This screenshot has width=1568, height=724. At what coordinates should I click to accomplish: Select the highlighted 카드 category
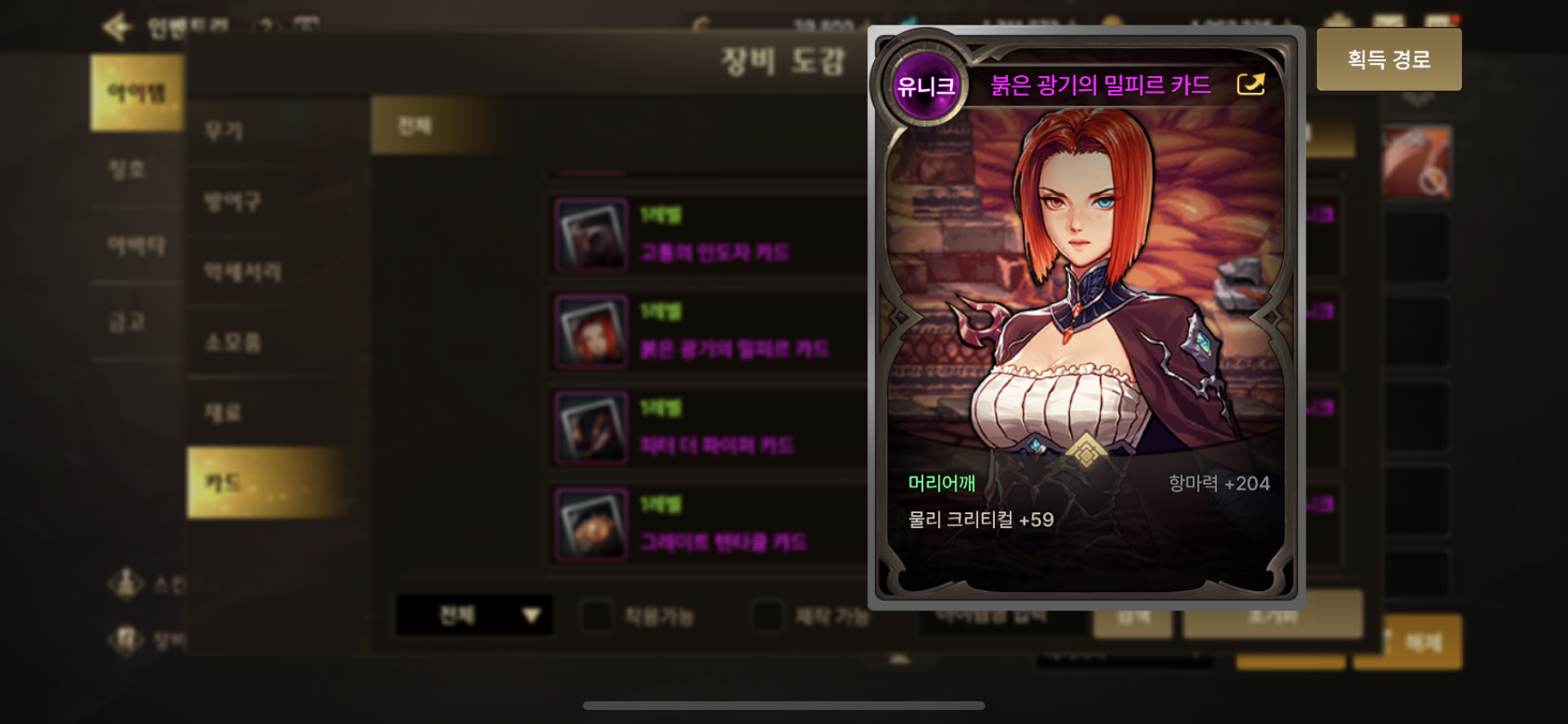coord(223,483)
